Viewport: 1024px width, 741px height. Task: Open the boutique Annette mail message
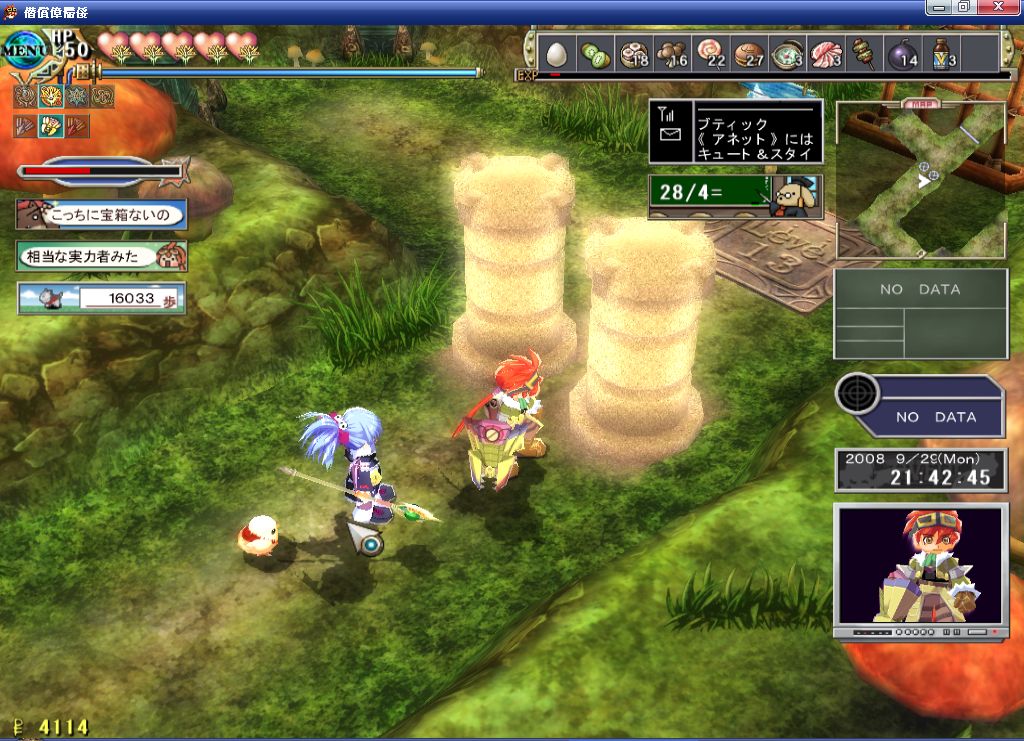pyautogui.click(x=736, y=132)
